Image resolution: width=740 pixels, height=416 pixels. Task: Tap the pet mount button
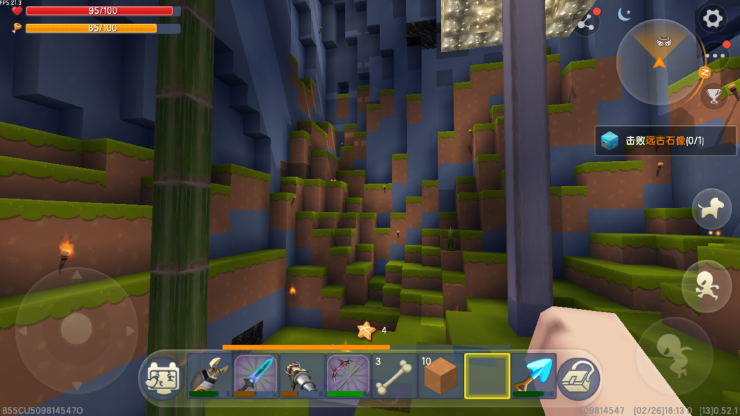point(711,208)
